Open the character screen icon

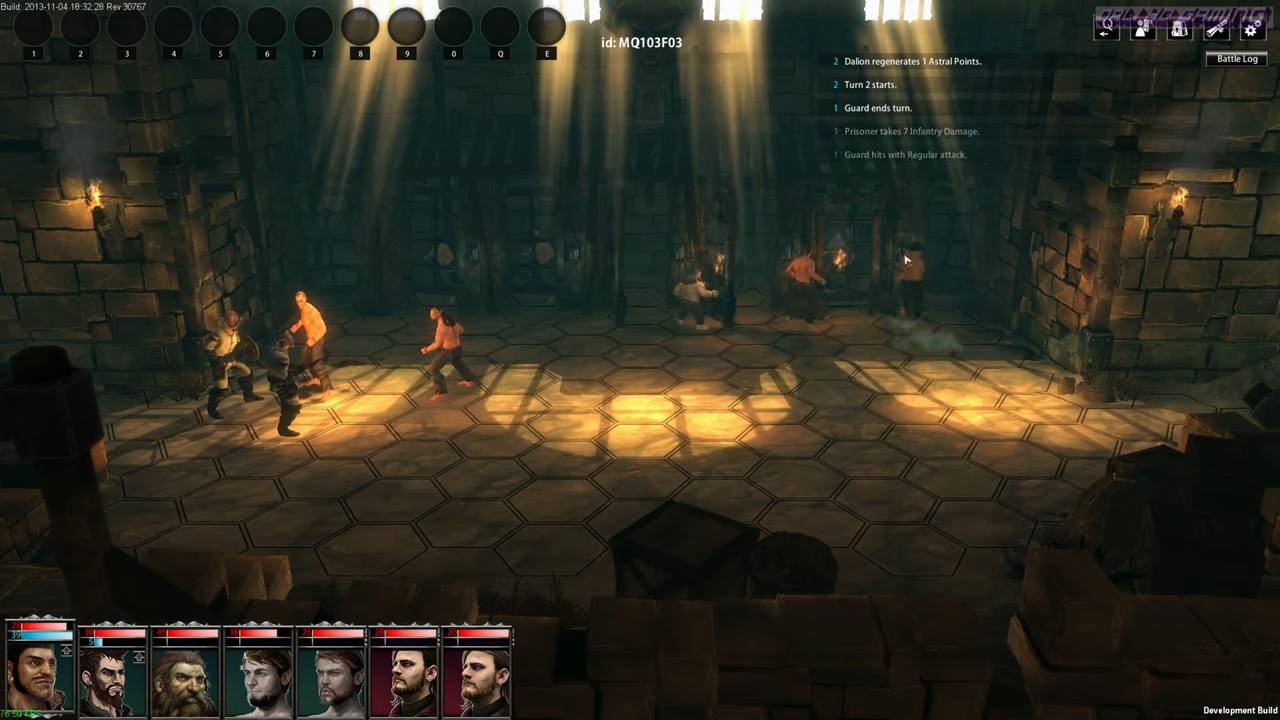(x=1141, y=28)
